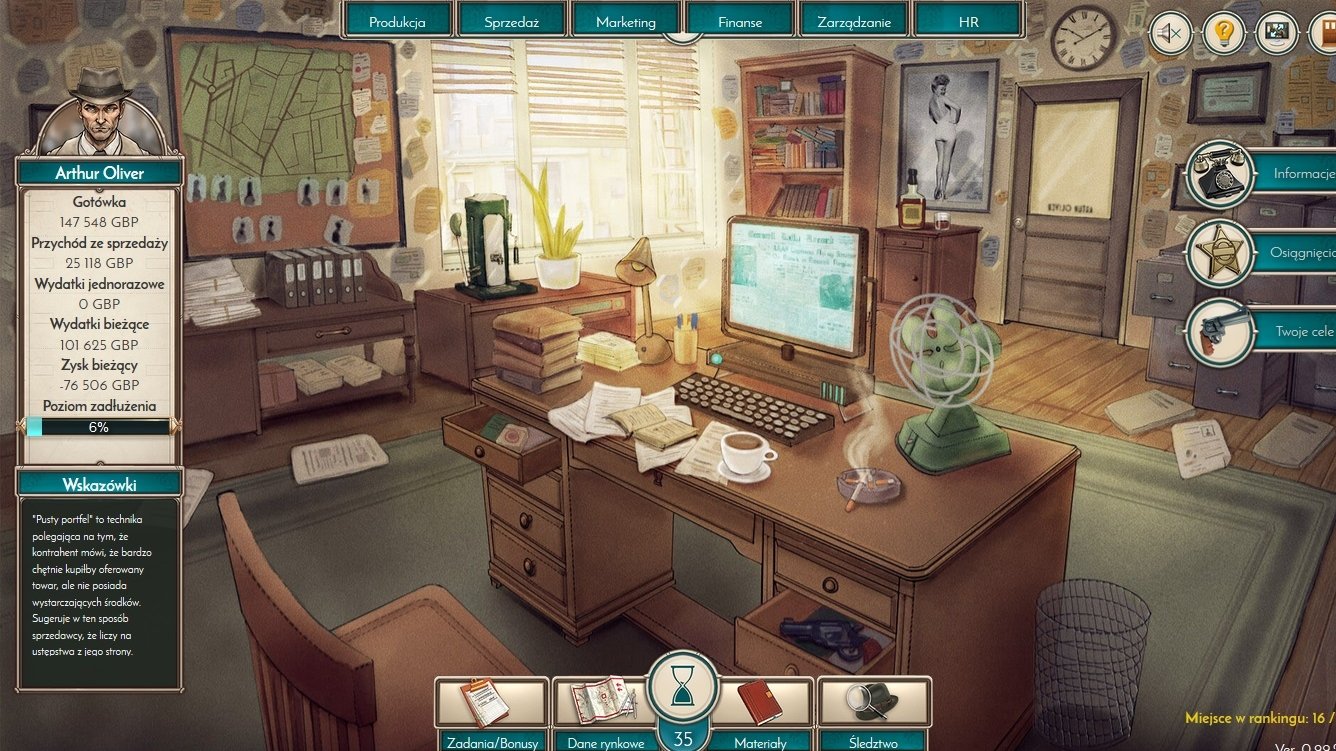Open help via the lightbulb question icon
This screenshot has width=1336, height=751.
(x=1223, y=33)
